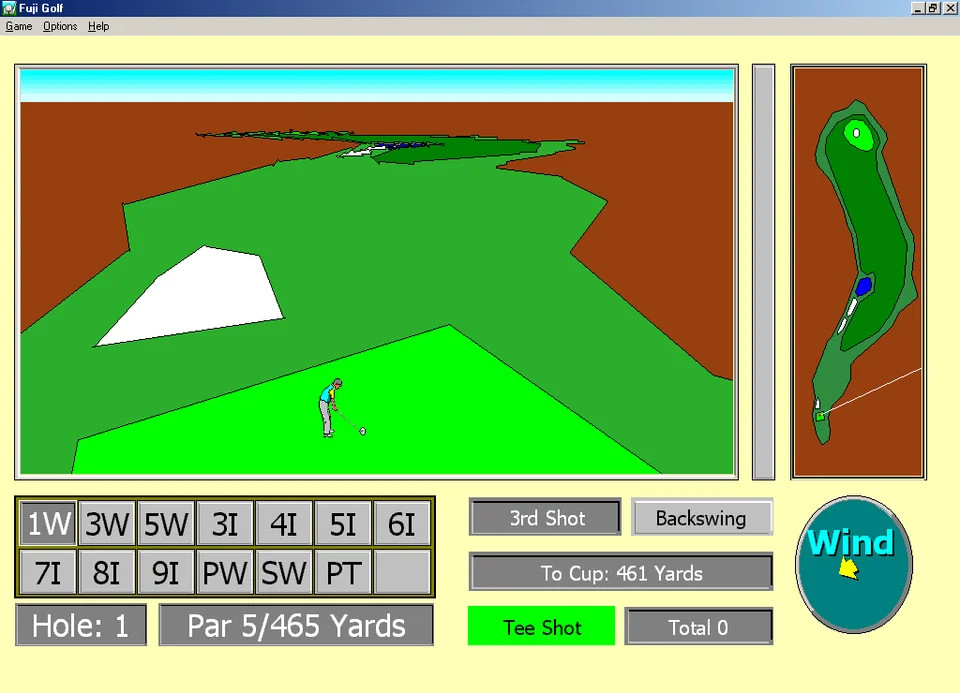960x693 pixels.
Task: Click the vertical swing power bar
Action: [763, 272]
